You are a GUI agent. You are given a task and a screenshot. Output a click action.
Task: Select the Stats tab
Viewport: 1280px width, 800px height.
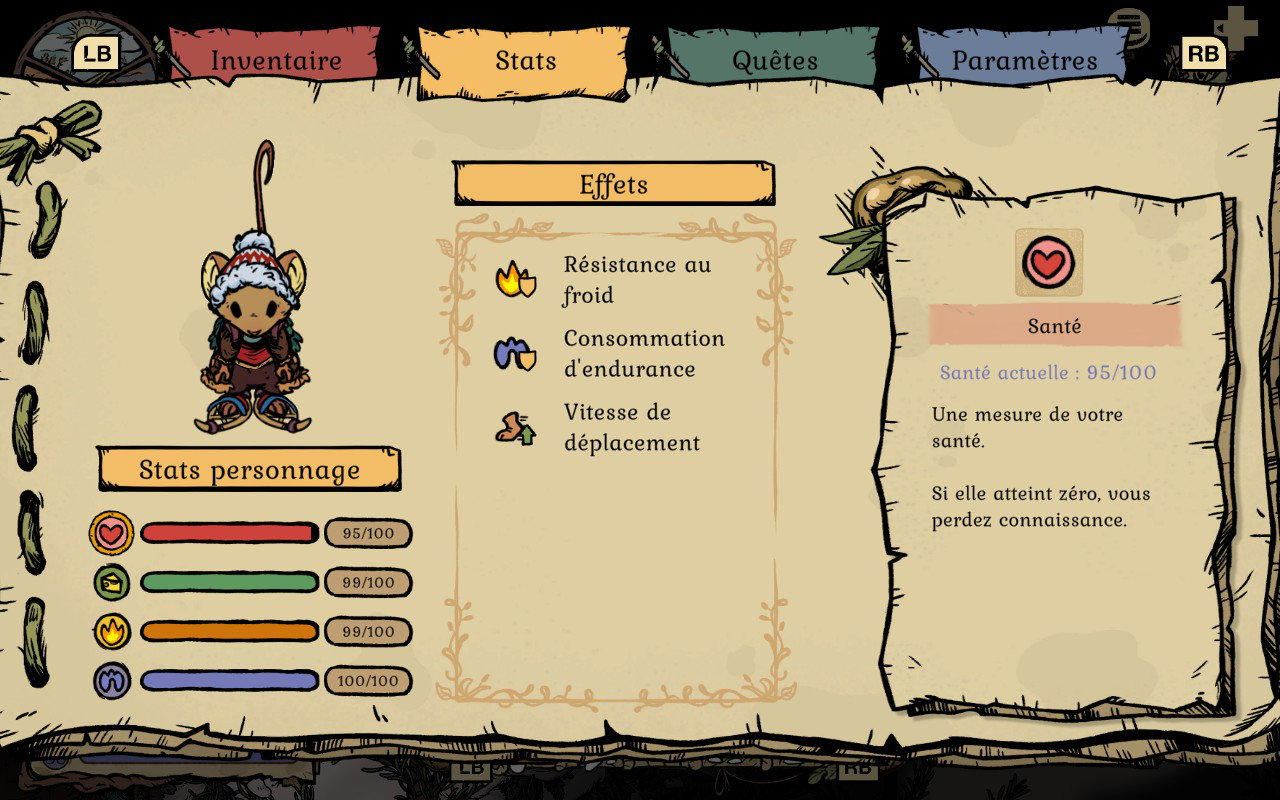[x=526, y=60]
